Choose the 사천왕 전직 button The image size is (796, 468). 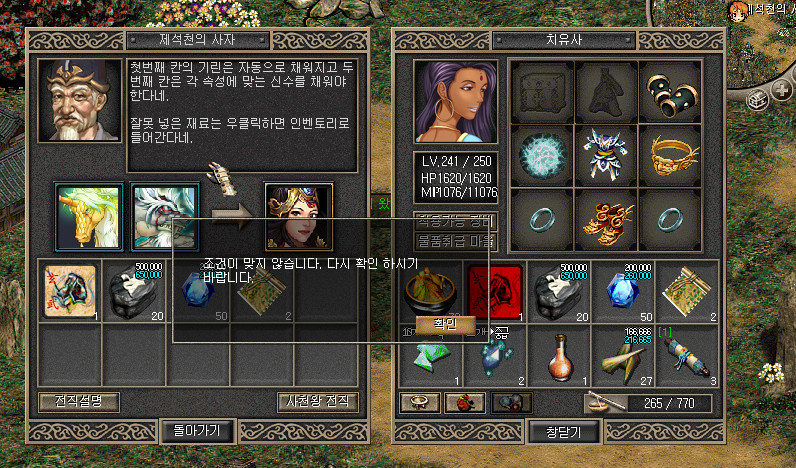point(318,402)
